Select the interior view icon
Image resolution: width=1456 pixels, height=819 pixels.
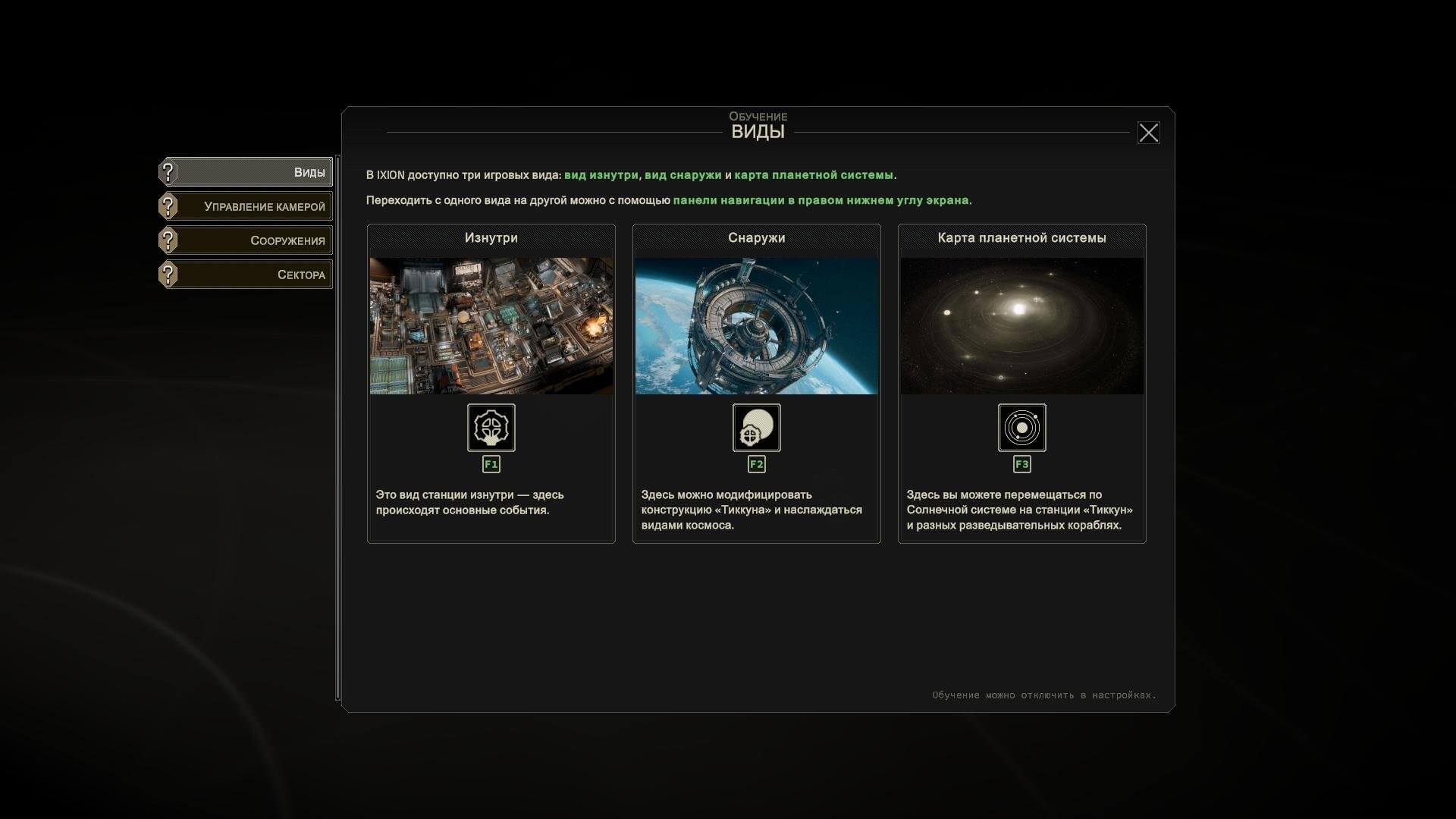(491, 428)
